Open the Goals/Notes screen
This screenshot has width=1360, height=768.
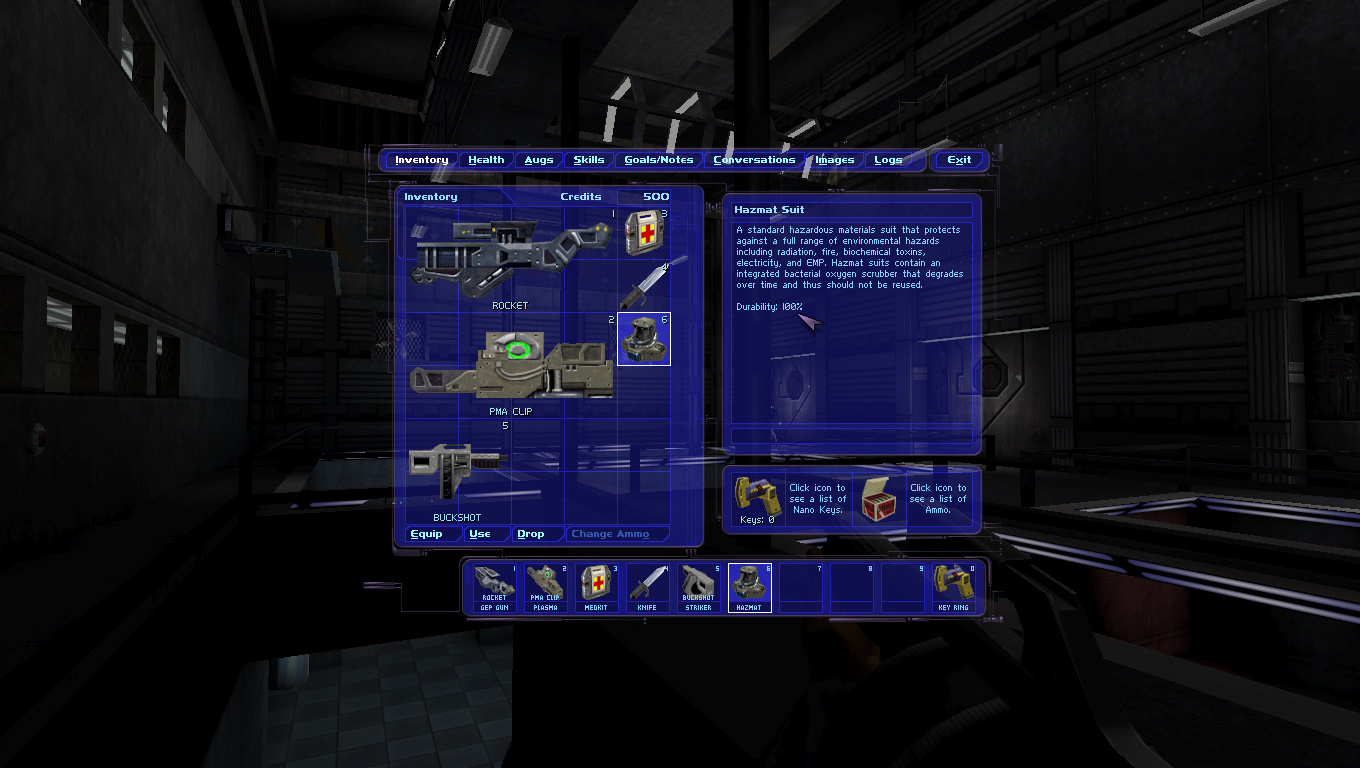click(x=658, y=159)
